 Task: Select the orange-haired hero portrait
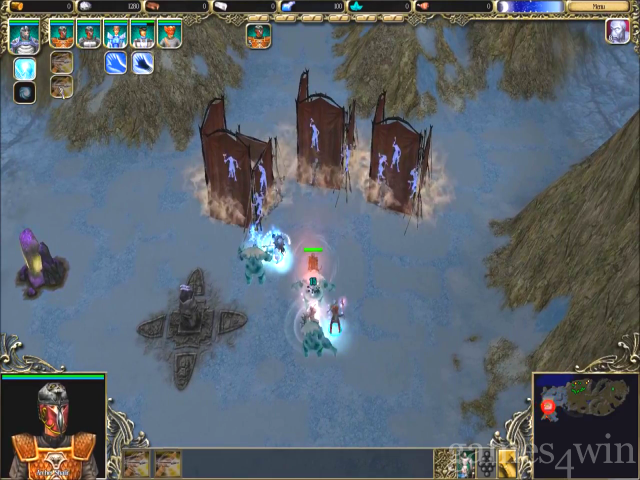[169, 35]
